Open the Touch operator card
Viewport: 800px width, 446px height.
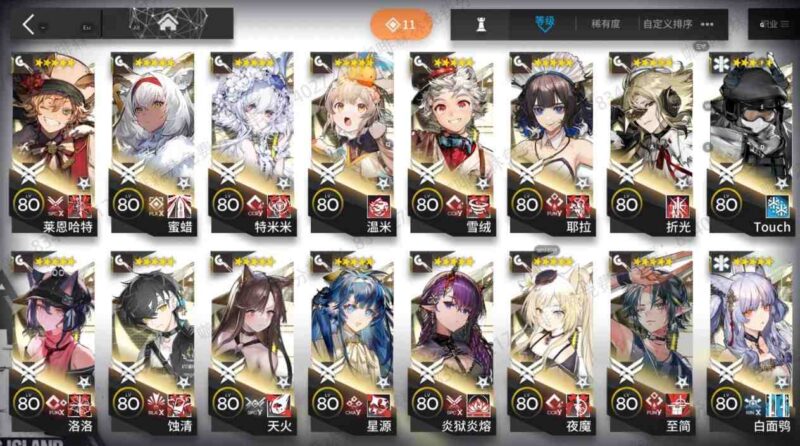coord(752,140)
